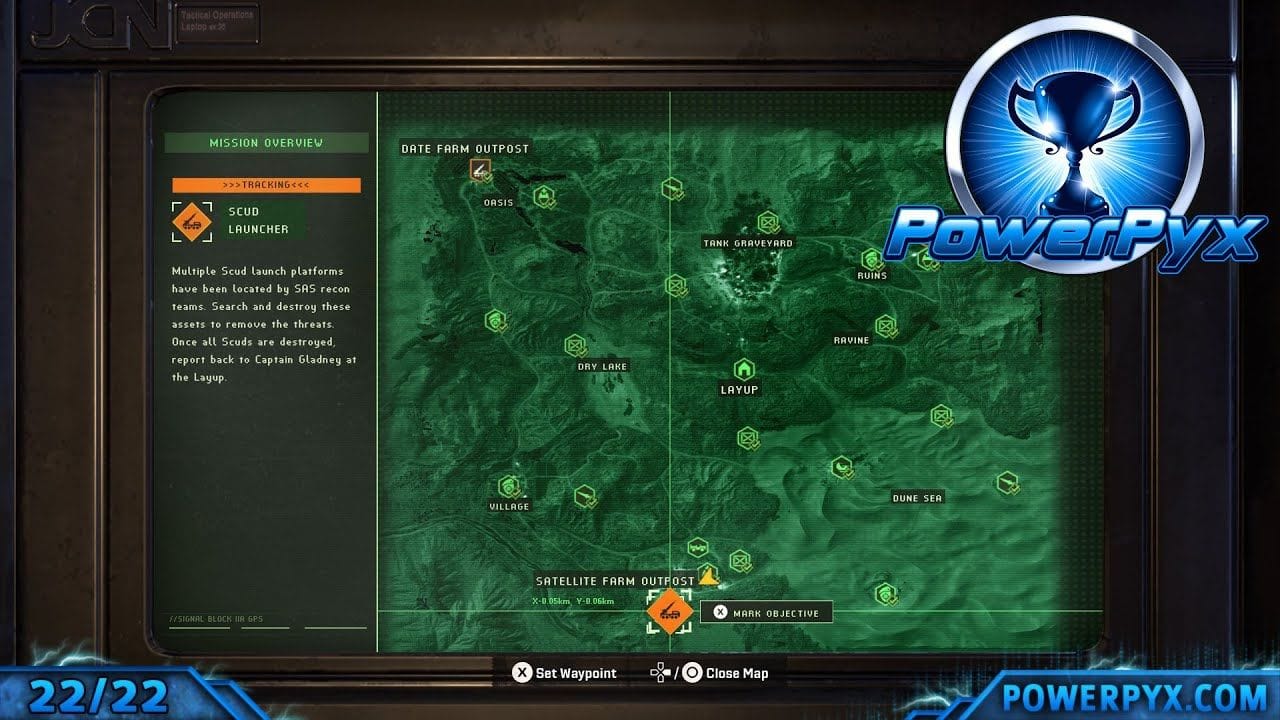Select the hexagonal marker above Tank Graveyard
The image size is (1280, 720).
click(x=767, y=220)
